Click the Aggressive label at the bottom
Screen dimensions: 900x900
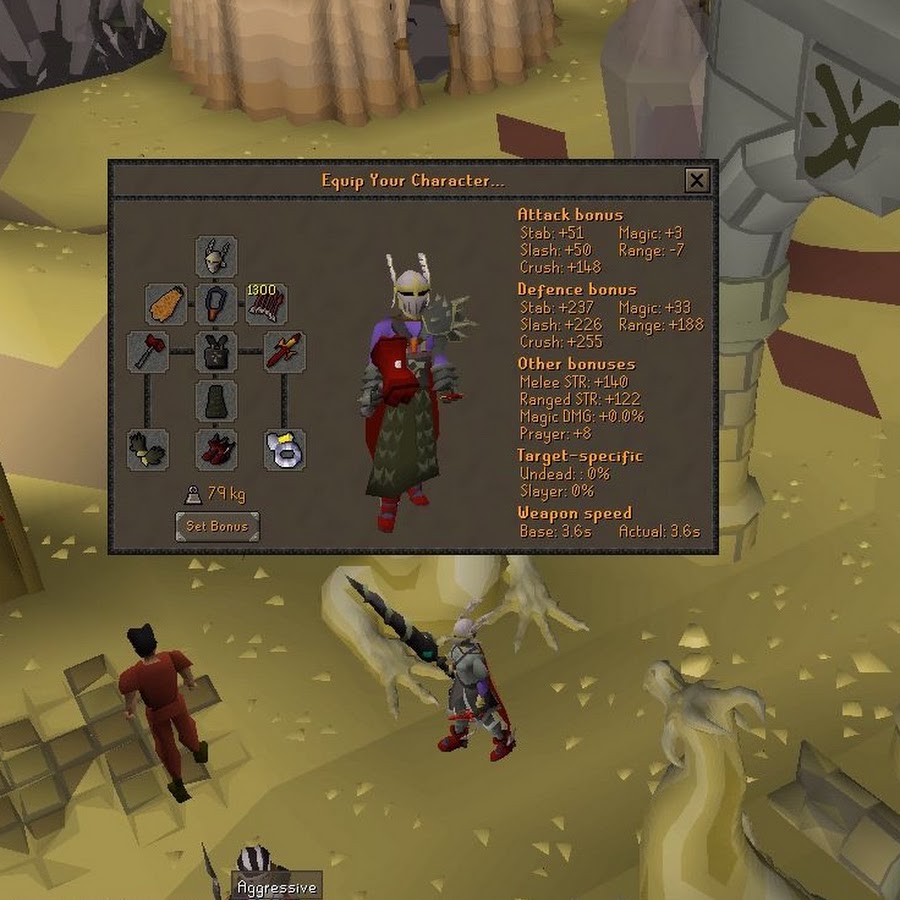pyautogui.click(x=276, y=887)
